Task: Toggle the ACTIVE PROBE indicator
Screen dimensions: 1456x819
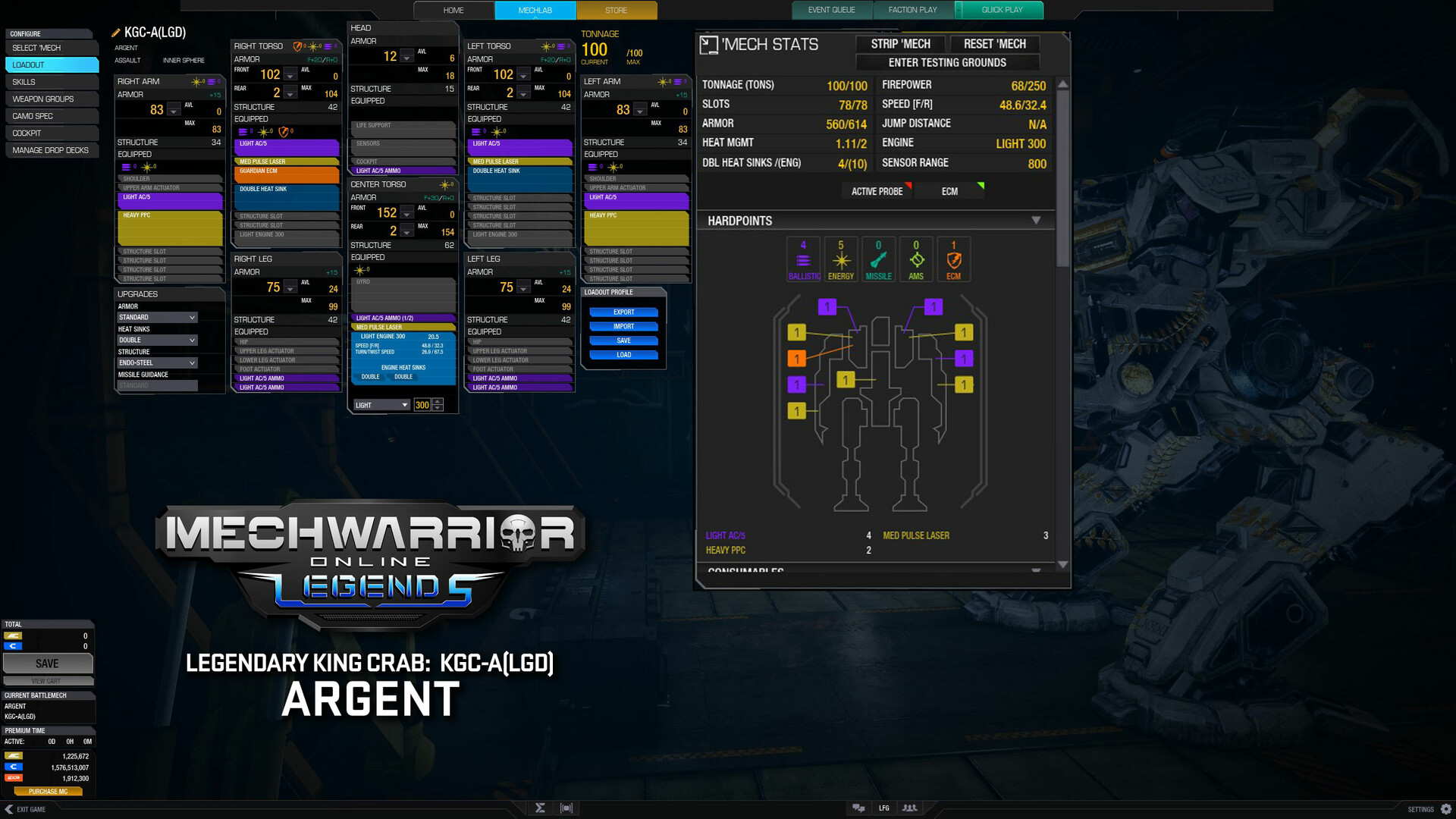Action: pyautogui.click(x=877, y=191)
